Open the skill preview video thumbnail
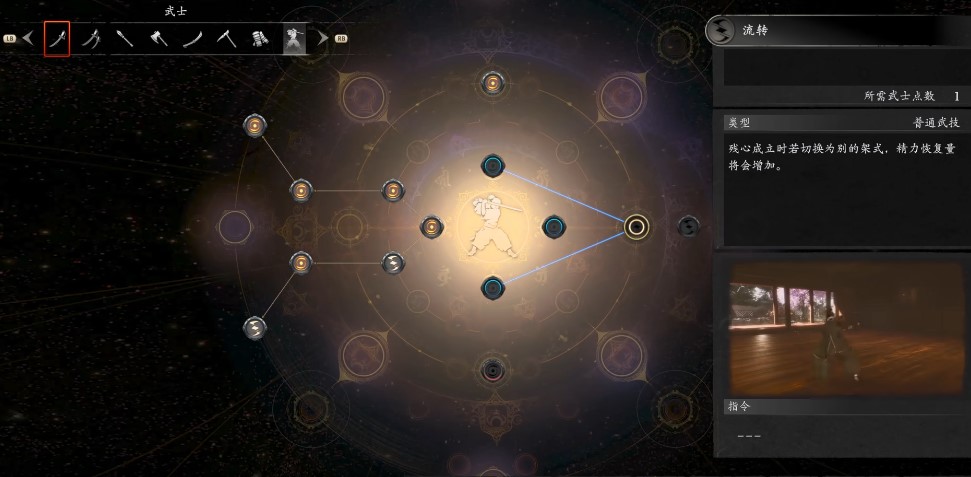This screenshot has width=971, height=477. click(841, 325)
